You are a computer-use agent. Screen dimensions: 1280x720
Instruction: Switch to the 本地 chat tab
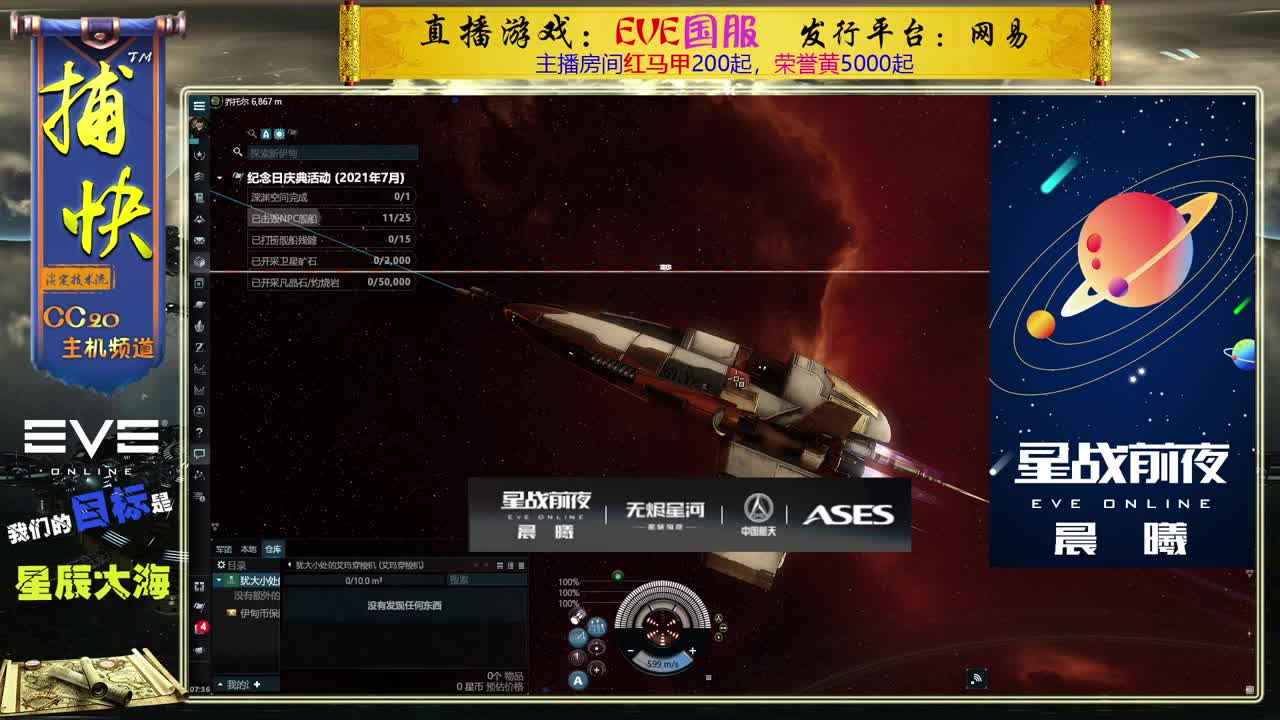[x=249, y=548]
